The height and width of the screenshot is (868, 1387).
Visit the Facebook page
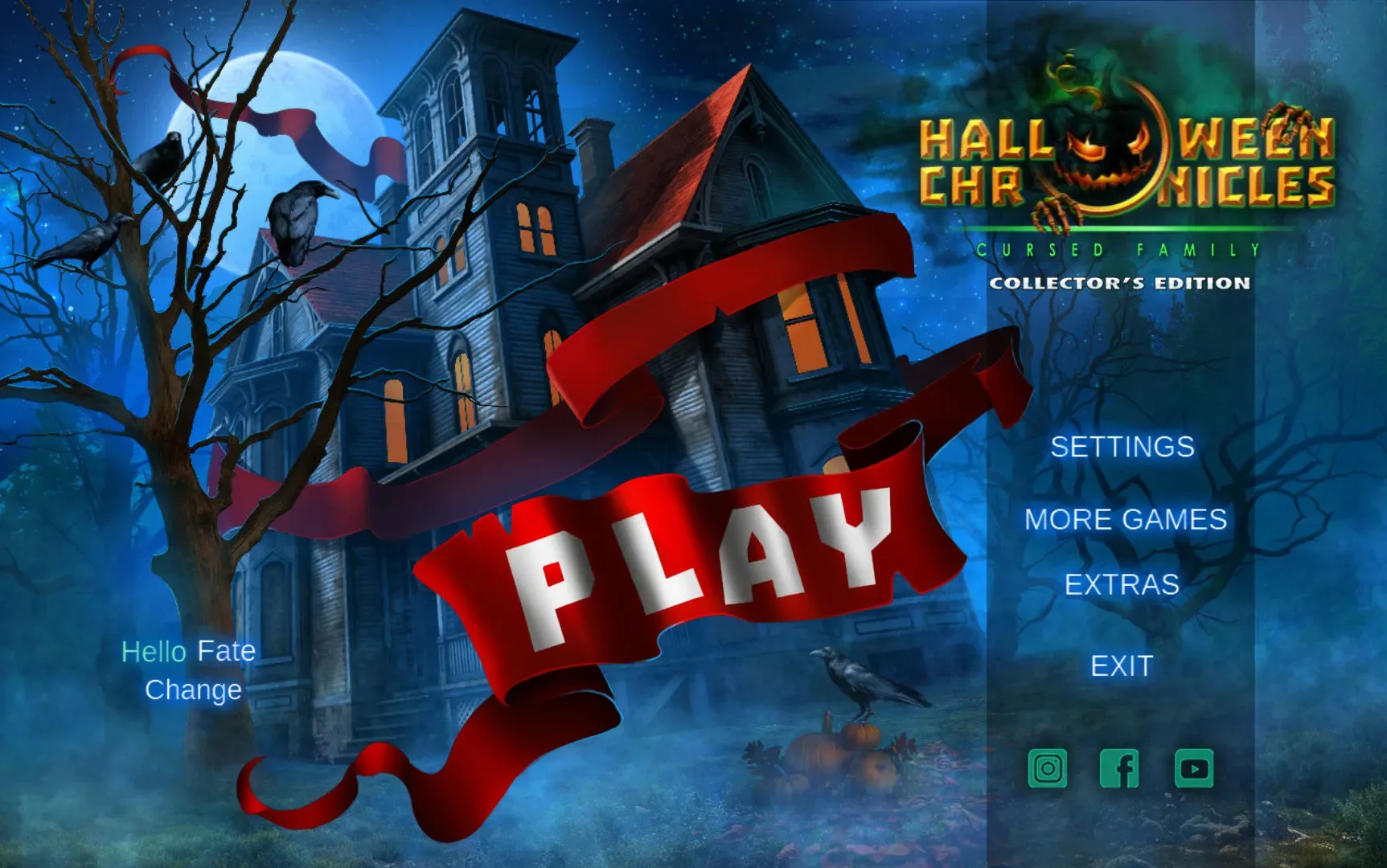pos(1119,768)
